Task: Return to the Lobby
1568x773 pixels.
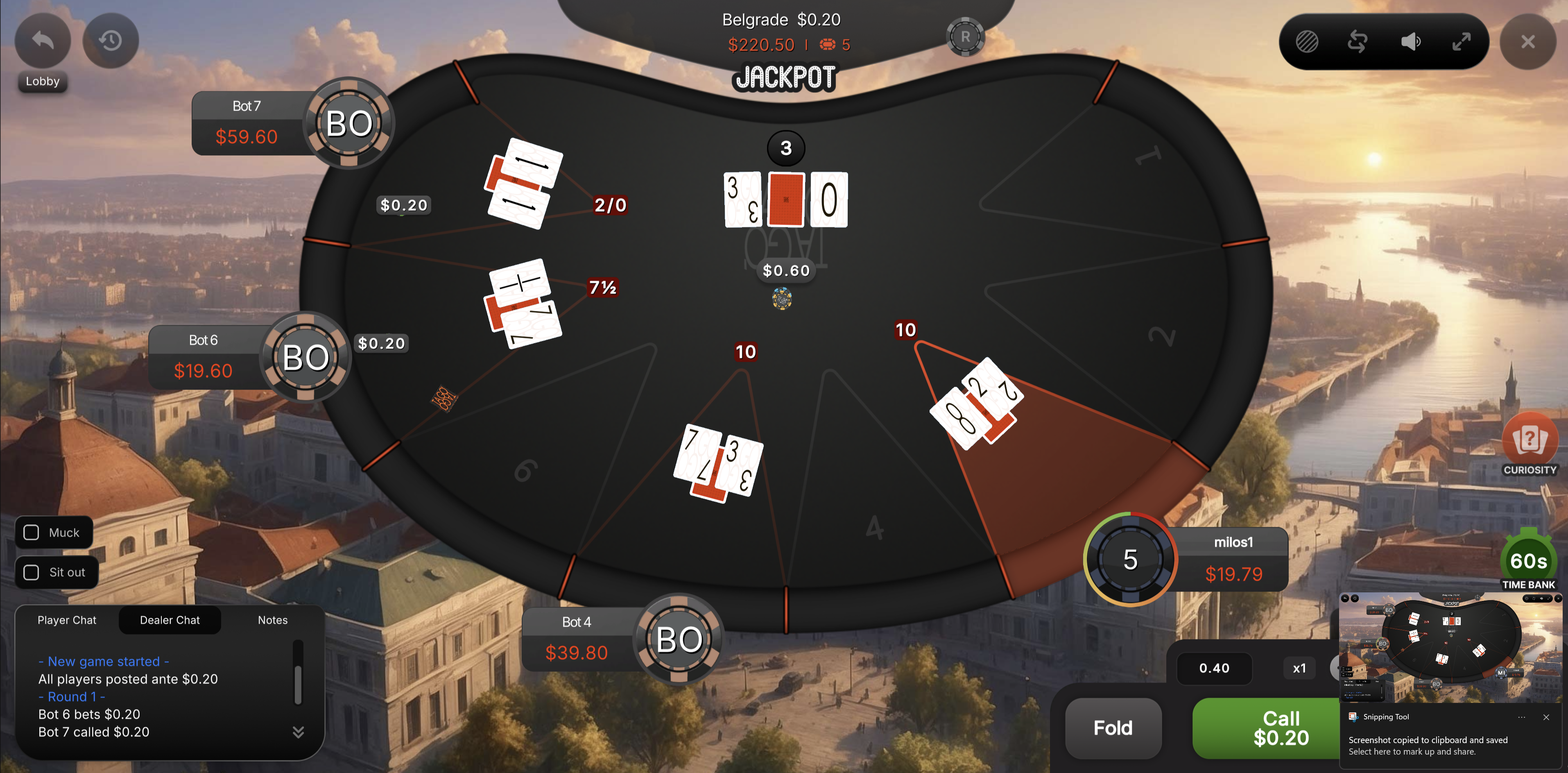Action: click(42, 41)
